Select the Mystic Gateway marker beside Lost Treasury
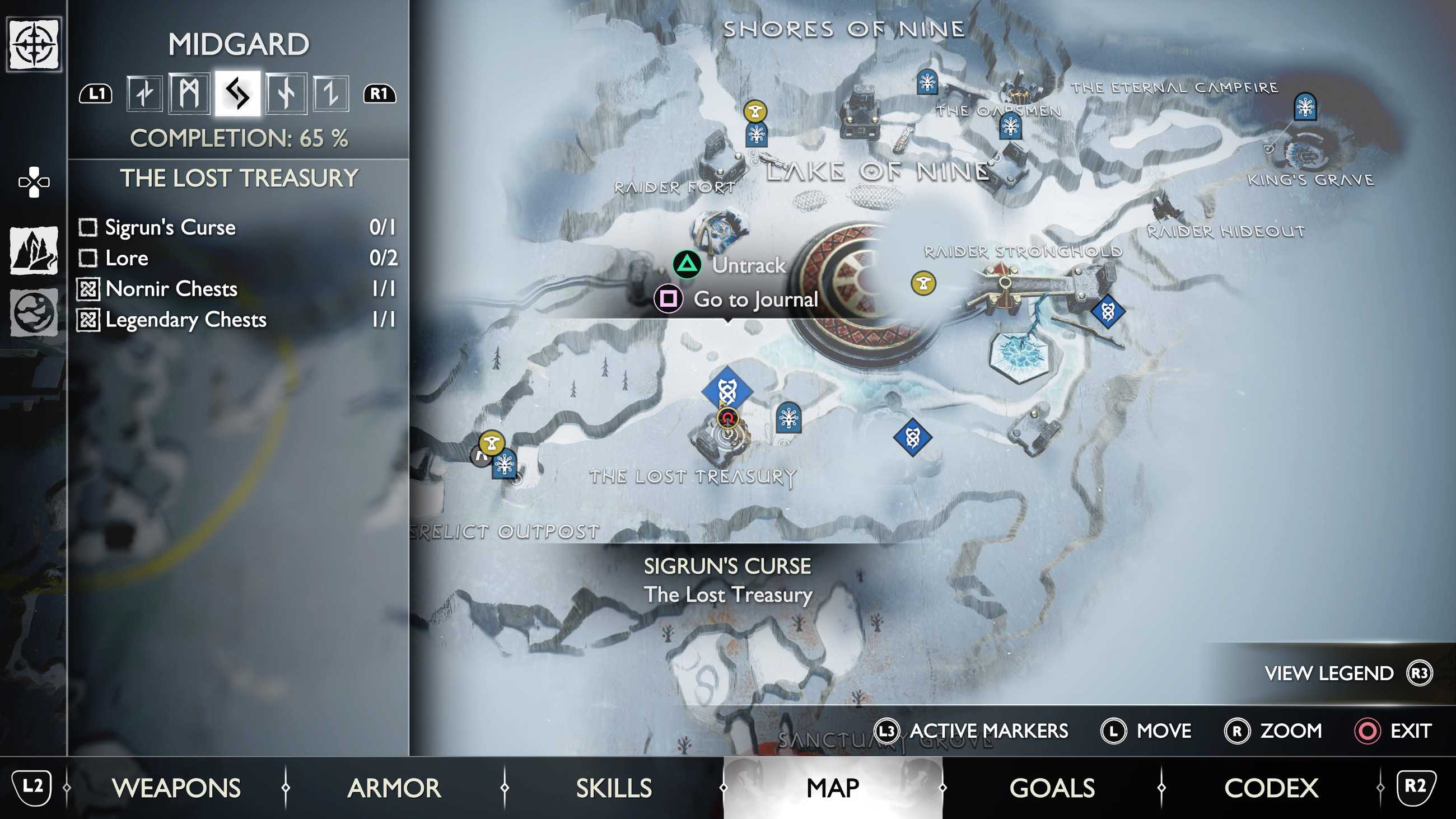The image size is (1456, 819). [x=788, y=418]
